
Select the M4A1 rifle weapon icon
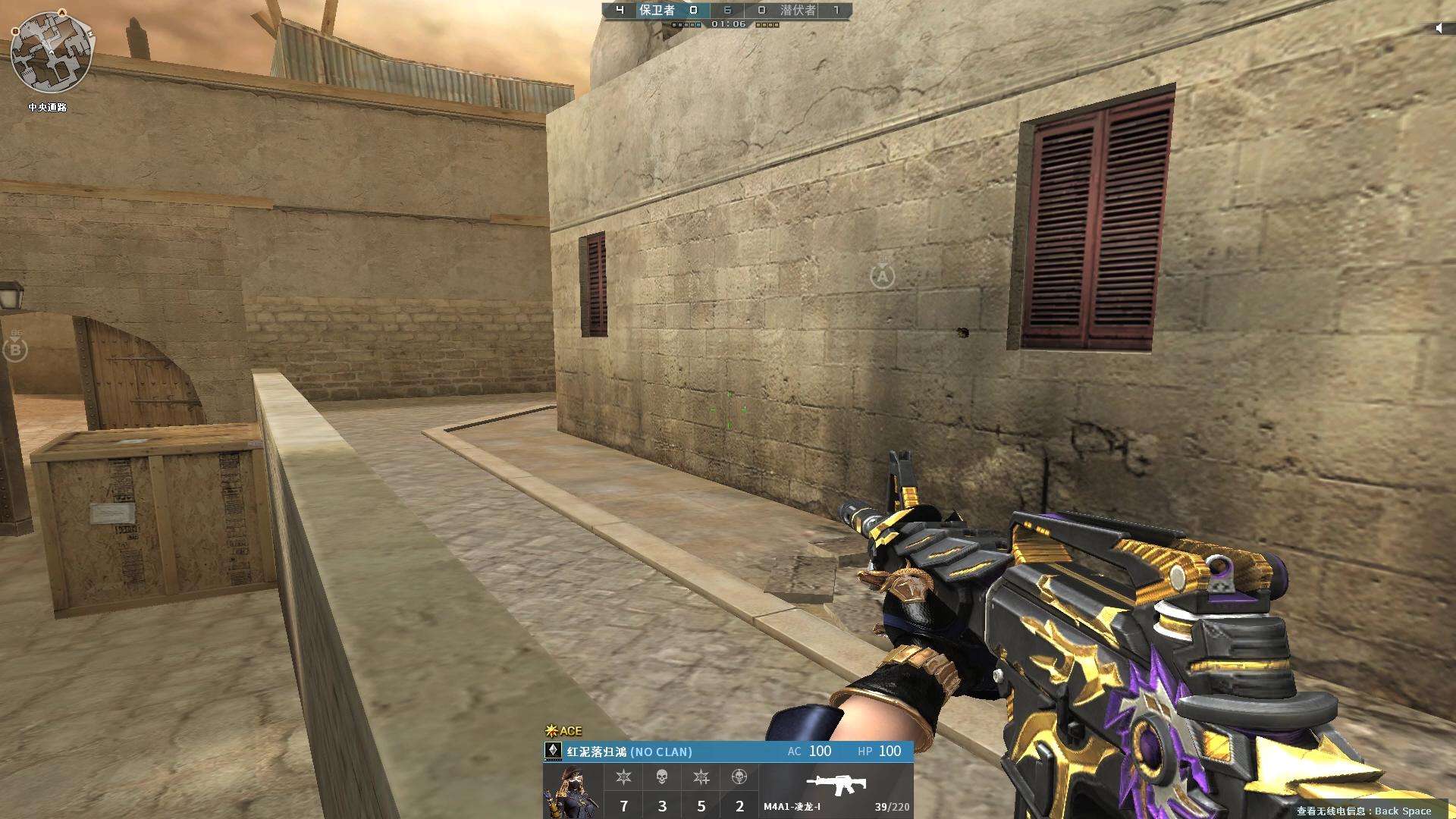(x=836, y=784)
